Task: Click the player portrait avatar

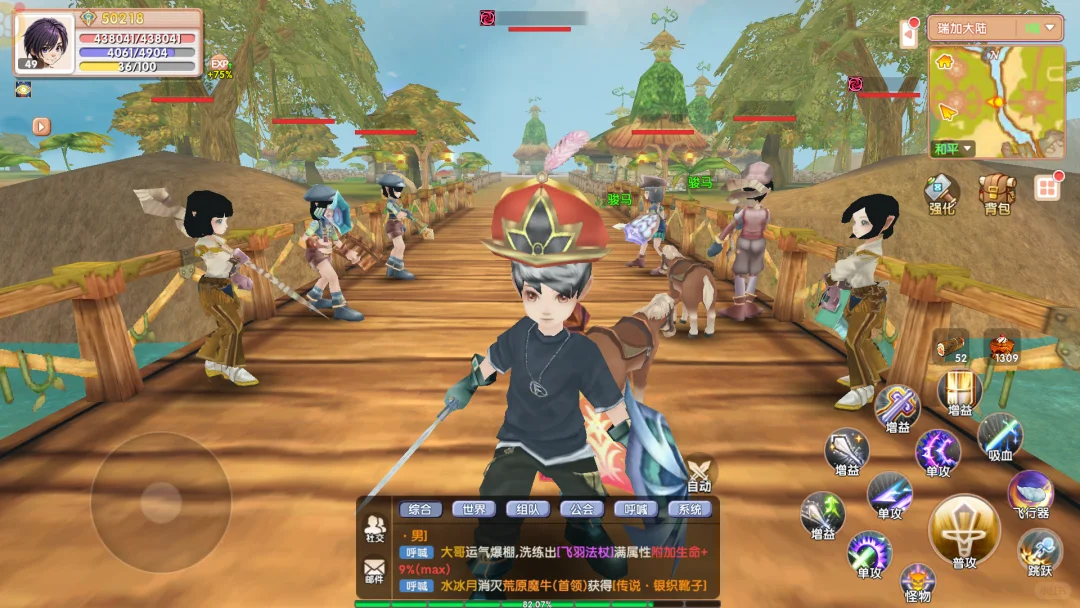Action: (44, 43)
